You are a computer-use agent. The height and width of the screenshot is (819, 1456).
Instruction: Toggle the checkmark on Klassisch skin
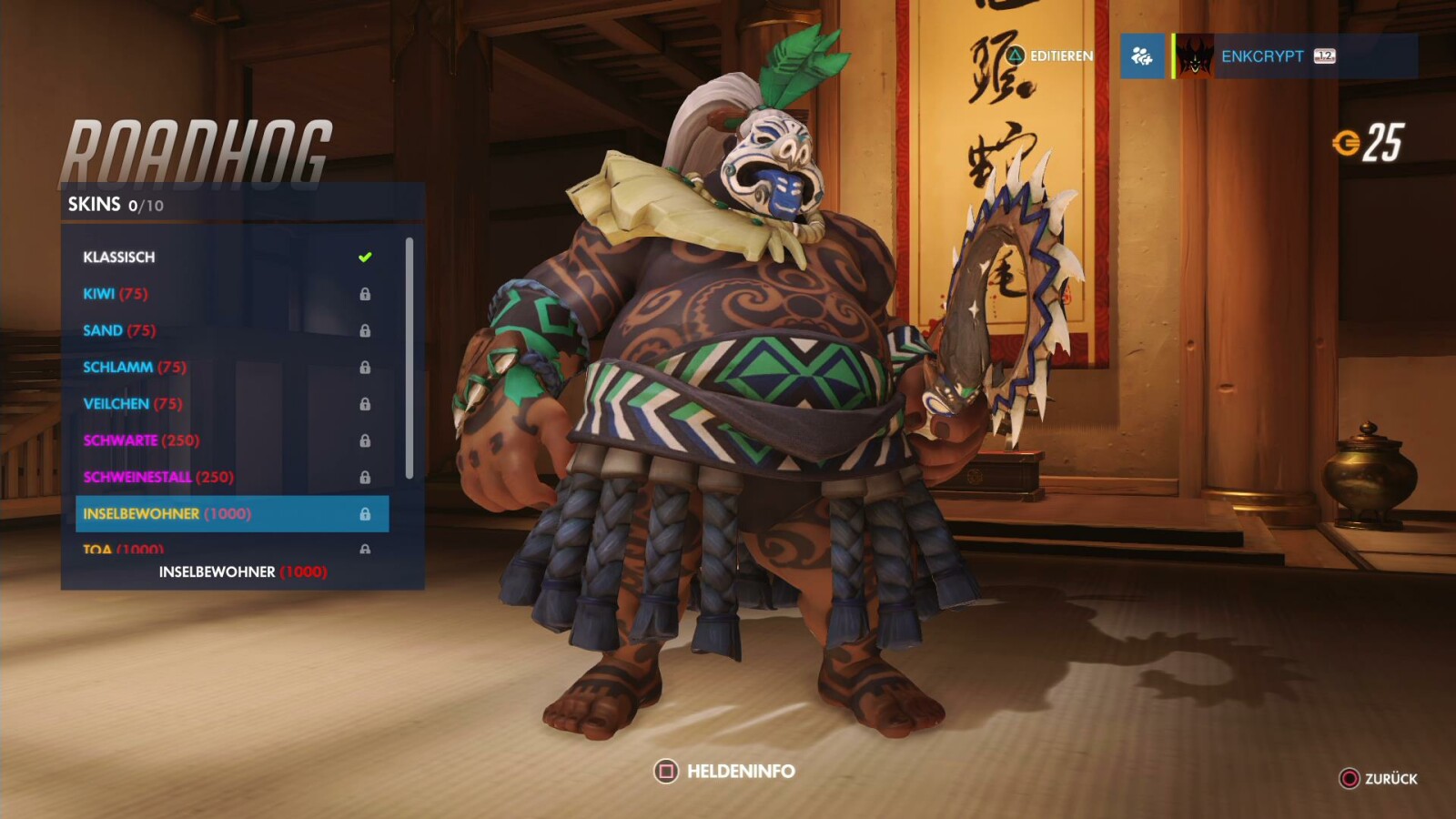[367, 256]
